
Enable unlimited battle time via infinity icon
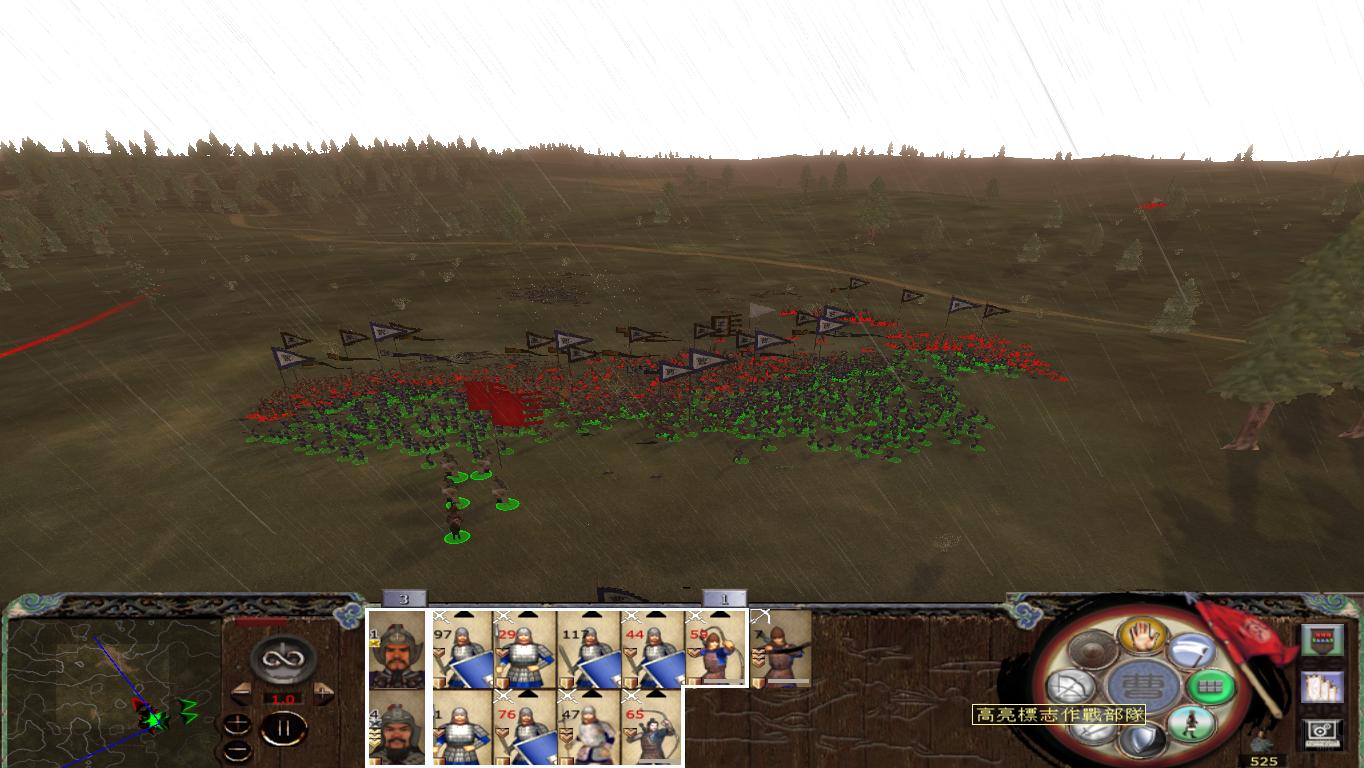coord(282,657)
